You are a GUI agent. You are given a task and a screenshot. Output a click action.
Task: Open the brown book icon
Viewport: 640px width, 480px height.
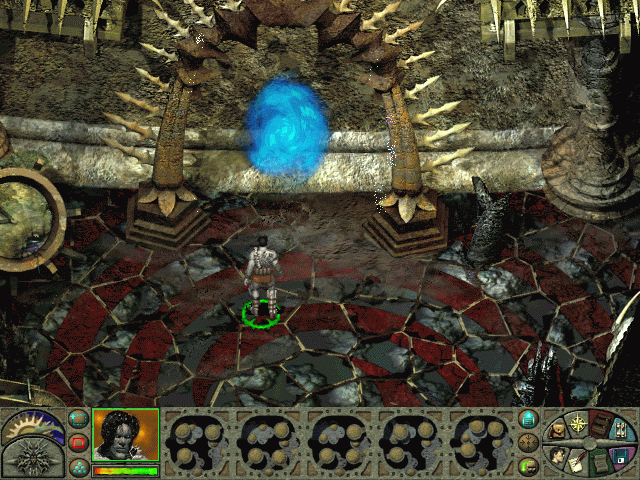tap(598, 422)
